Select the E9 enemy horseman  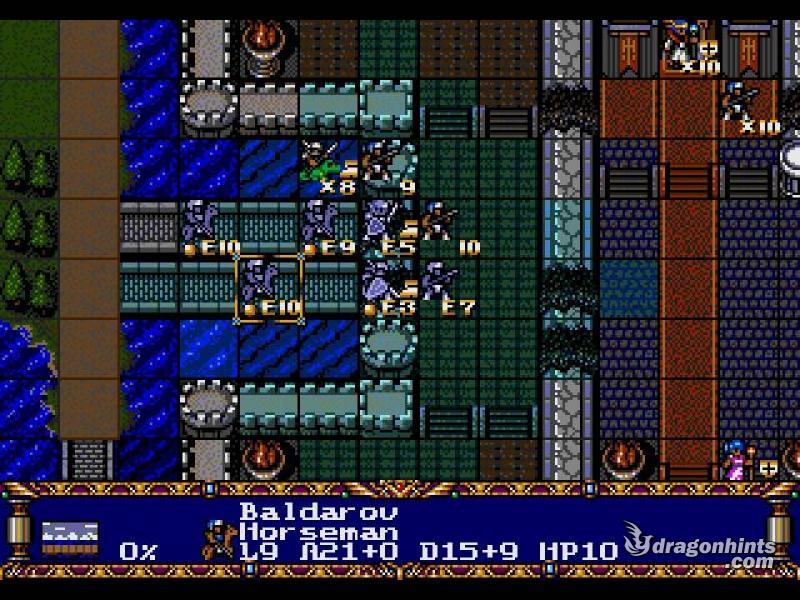click(x=322, y=224)
